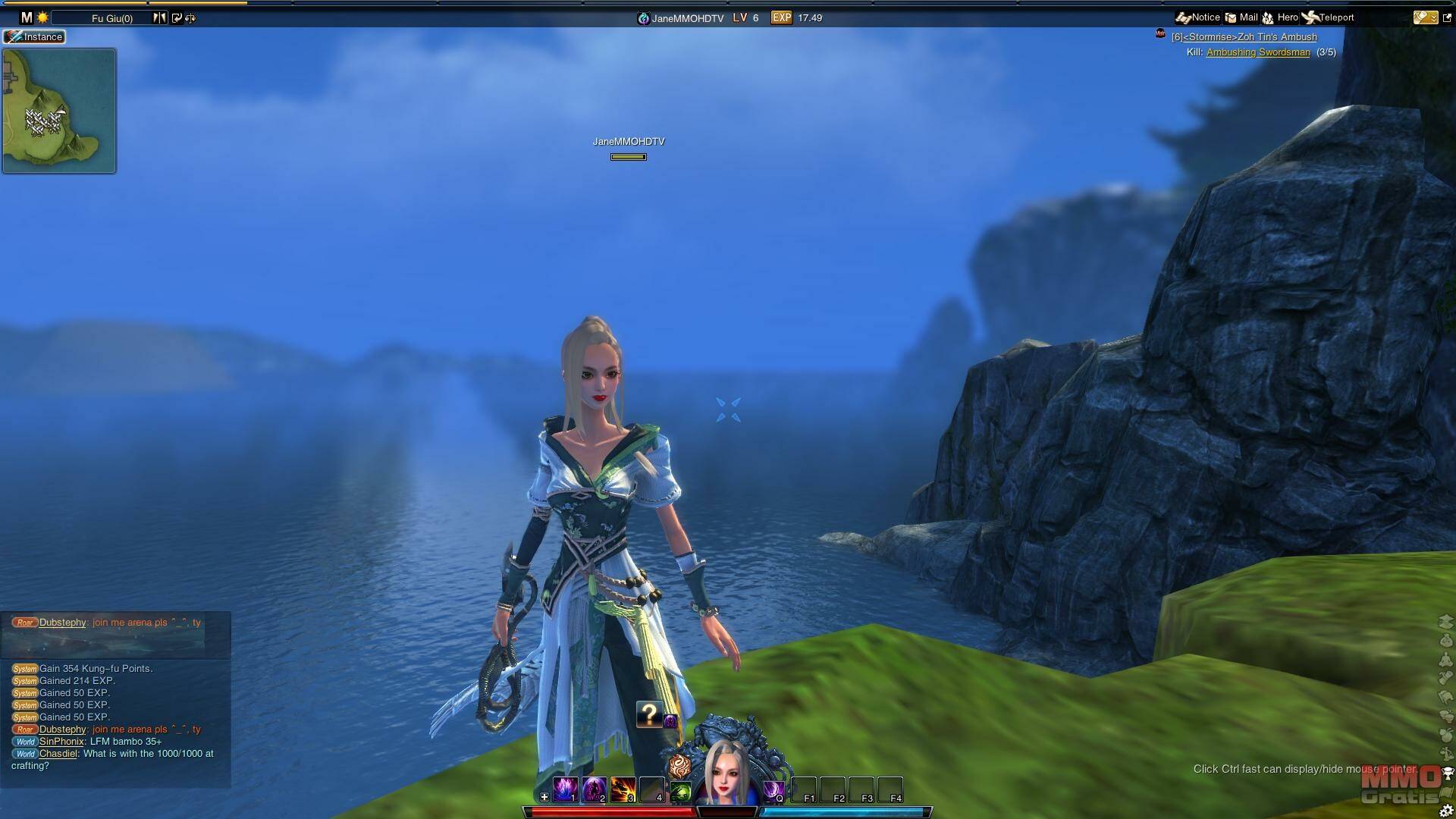Image resolution: width=1456 pixels, height=819 pixels.
Task: Use the green swirl skill beside the portrait
Action: tap(680, 792)
